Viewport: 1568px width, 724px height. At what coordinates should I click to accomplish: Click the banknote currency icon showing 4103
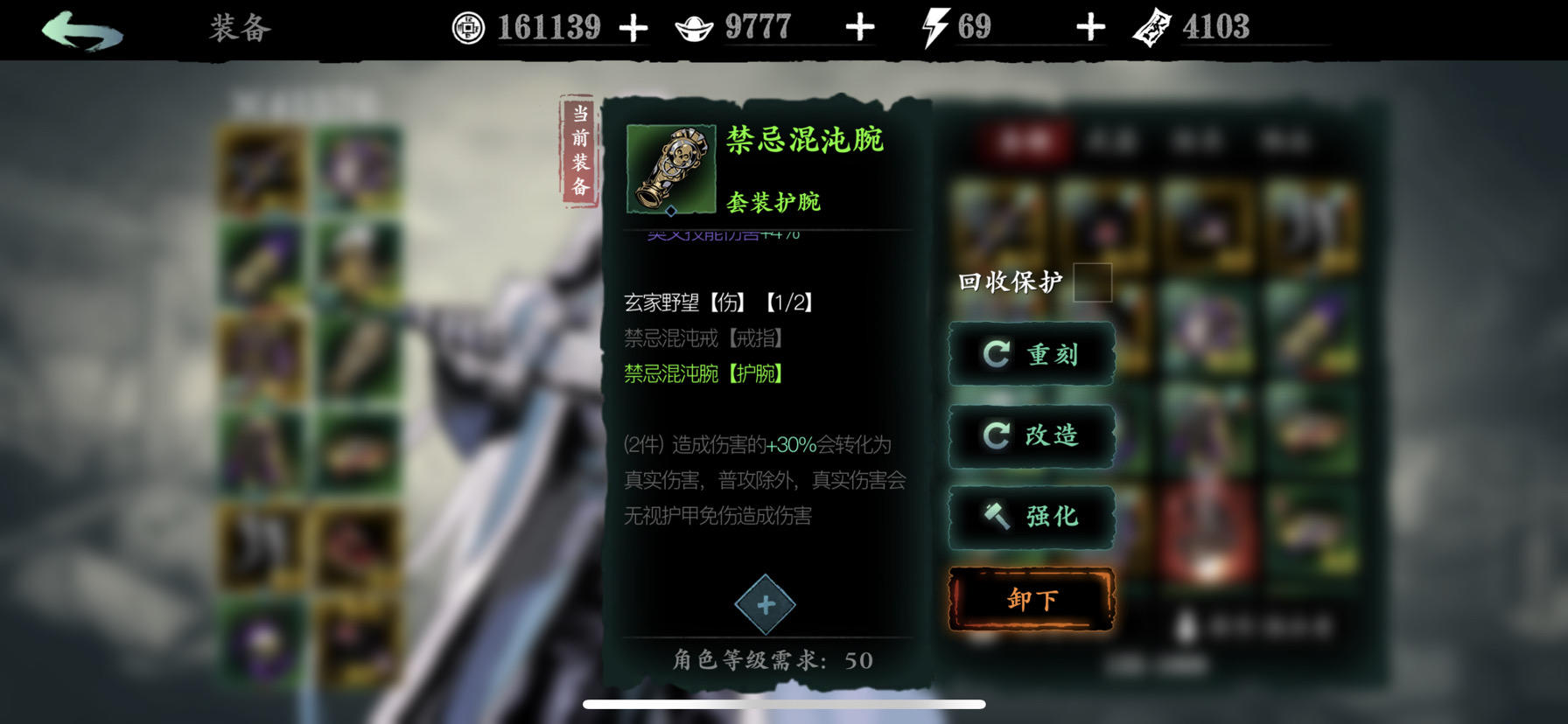[x=1151, y=26]
